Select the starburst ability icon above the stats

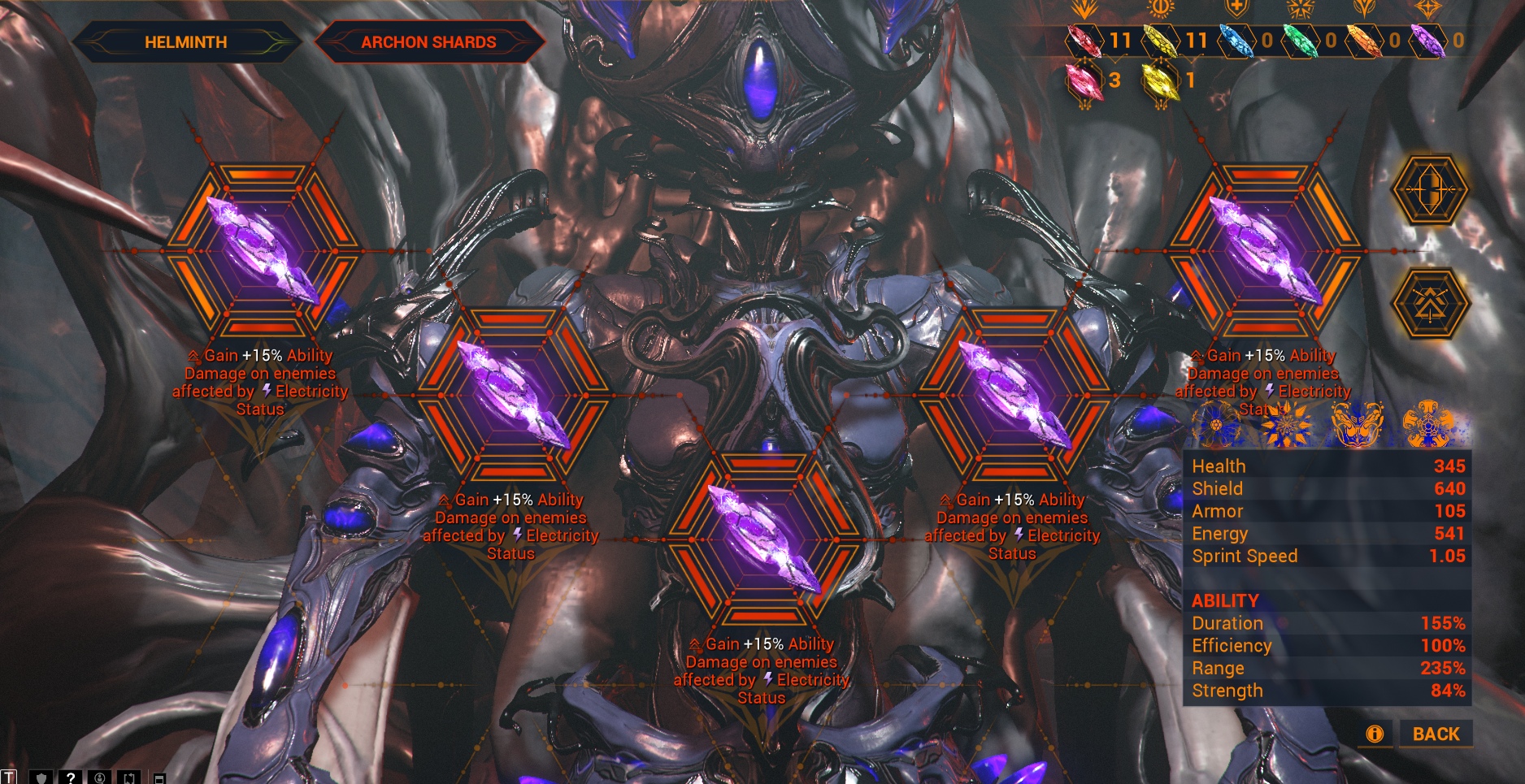pyautogui.click(x=1285, y=423)
